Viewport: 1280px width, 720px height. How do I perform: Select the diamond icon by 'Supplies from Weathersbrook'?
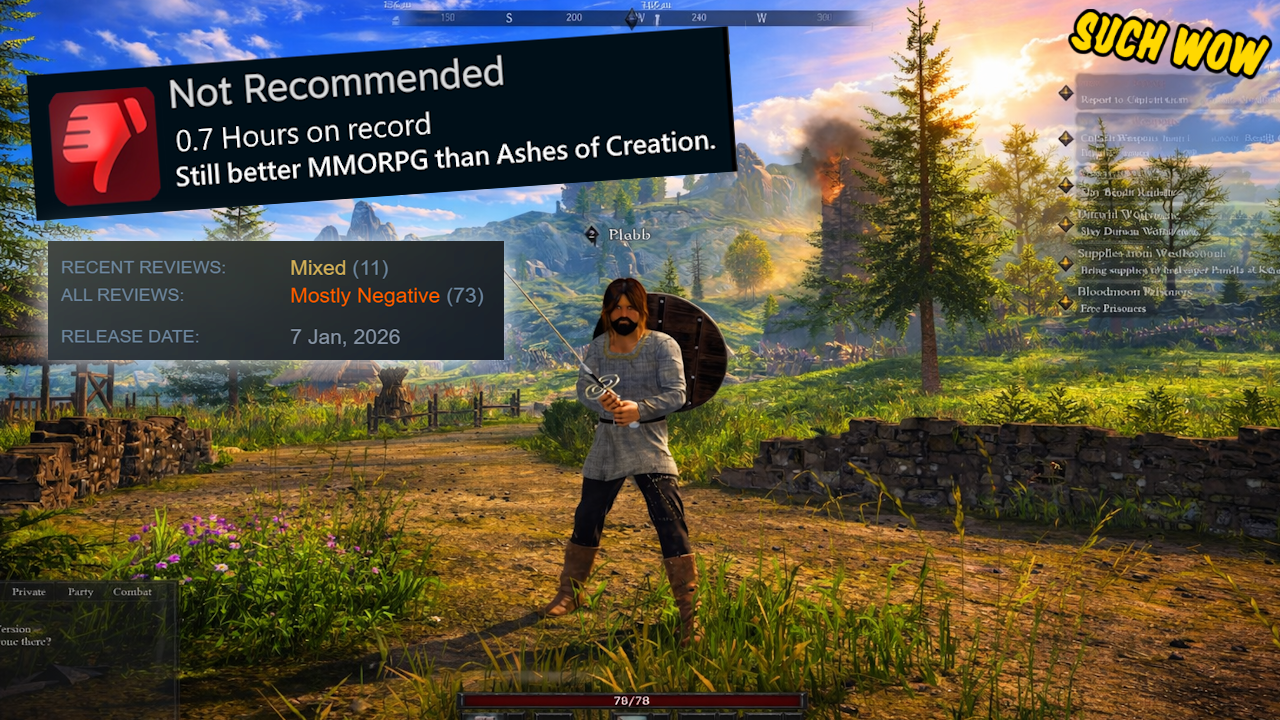1064,262
